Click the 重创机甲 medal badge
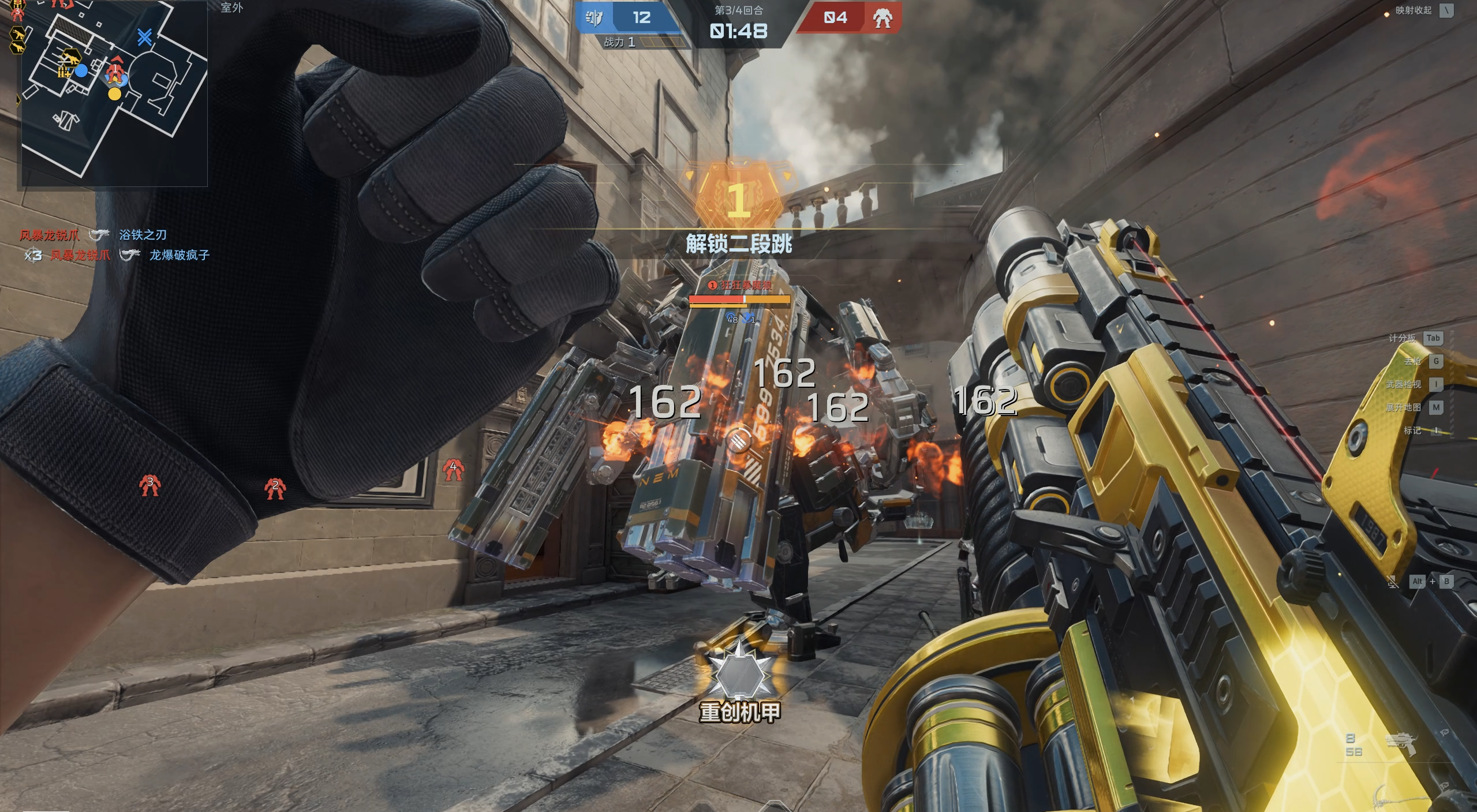Image resolution: width=1477 pixels, height=812 pixels. (739, 675)
